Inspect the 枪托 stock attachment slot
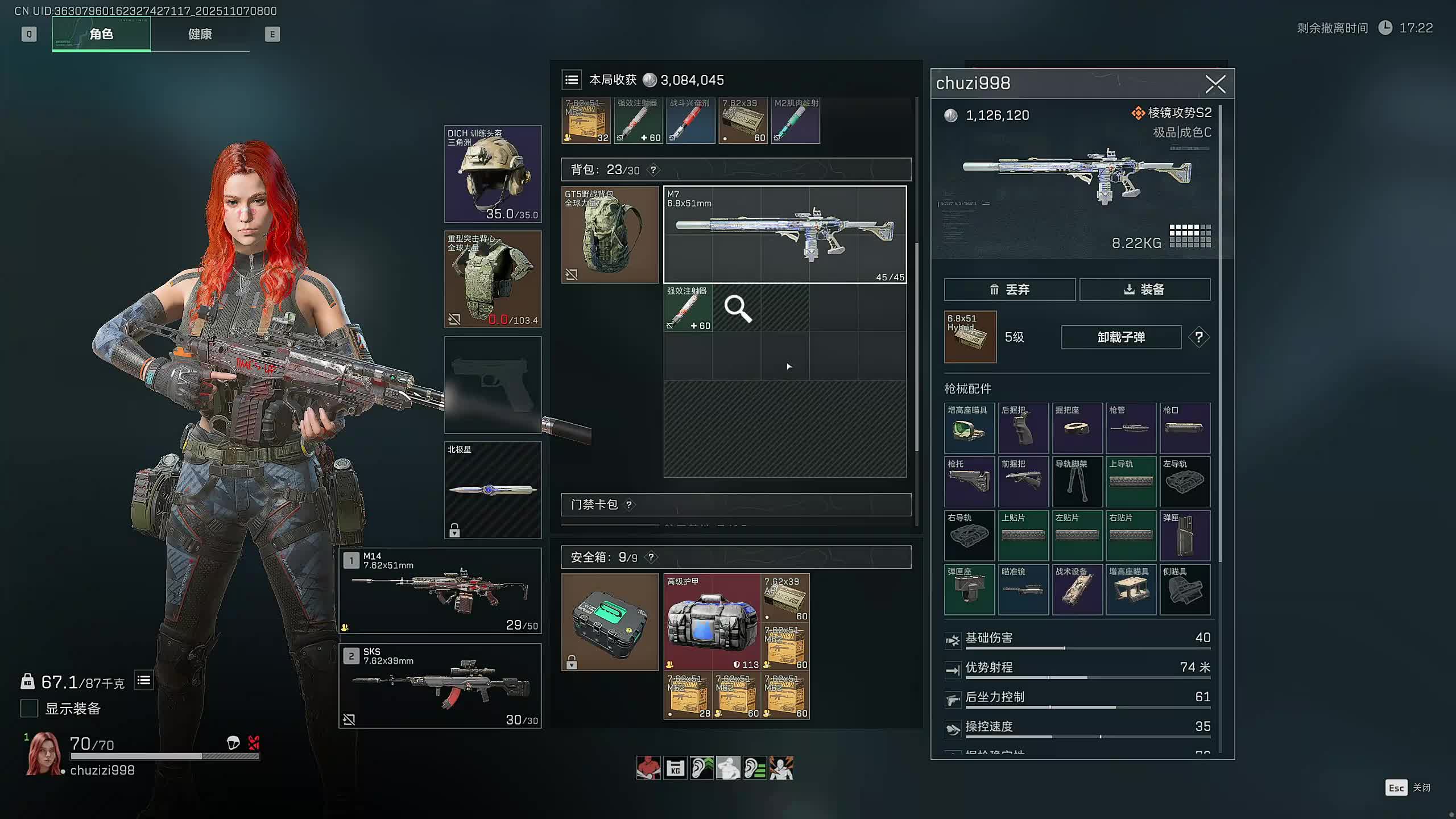1456x819 pixels. [969, 482]
